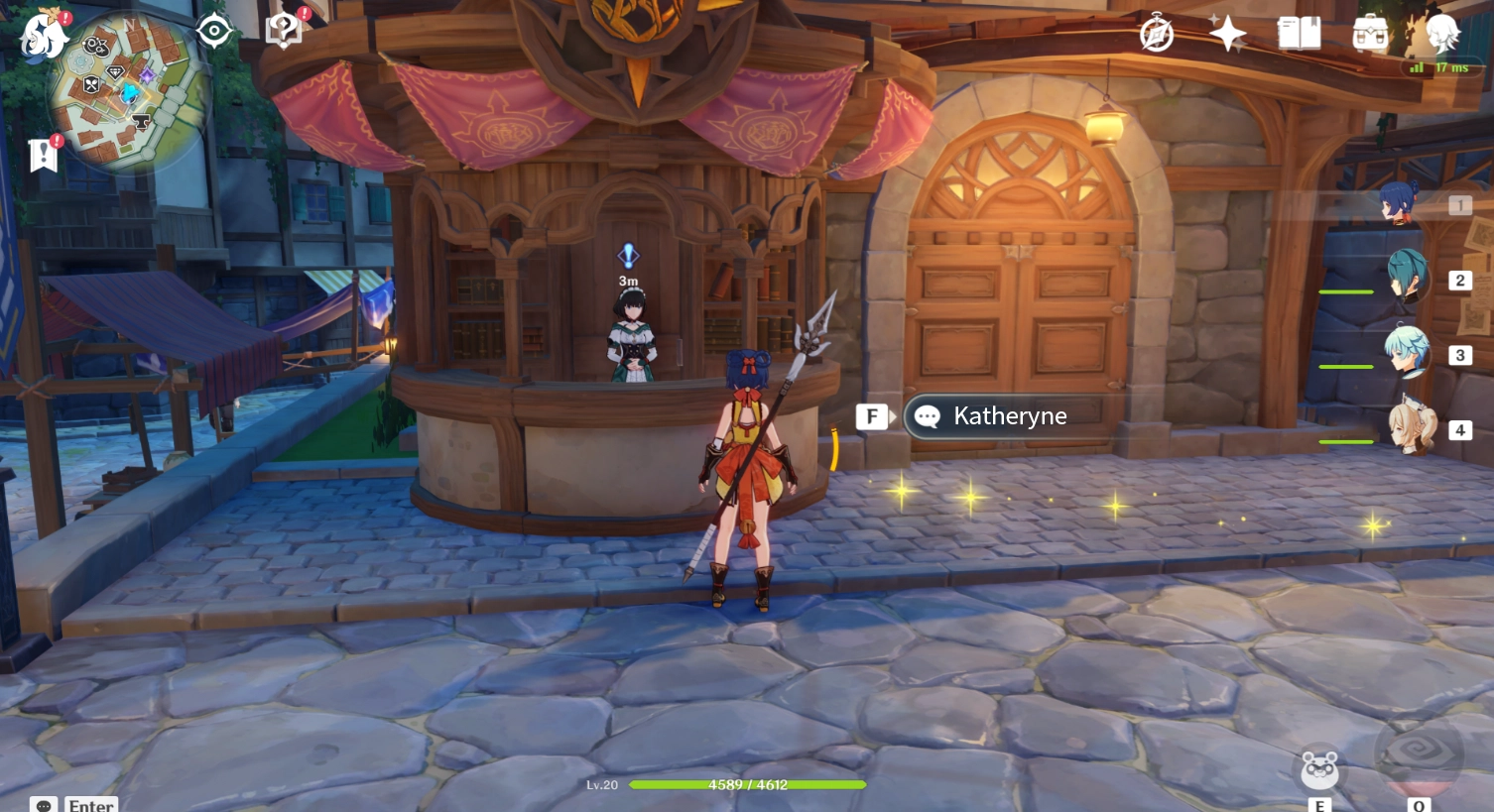Click the green HP bar at screen bottom
1494x812 pixels.
pos(747,785)
